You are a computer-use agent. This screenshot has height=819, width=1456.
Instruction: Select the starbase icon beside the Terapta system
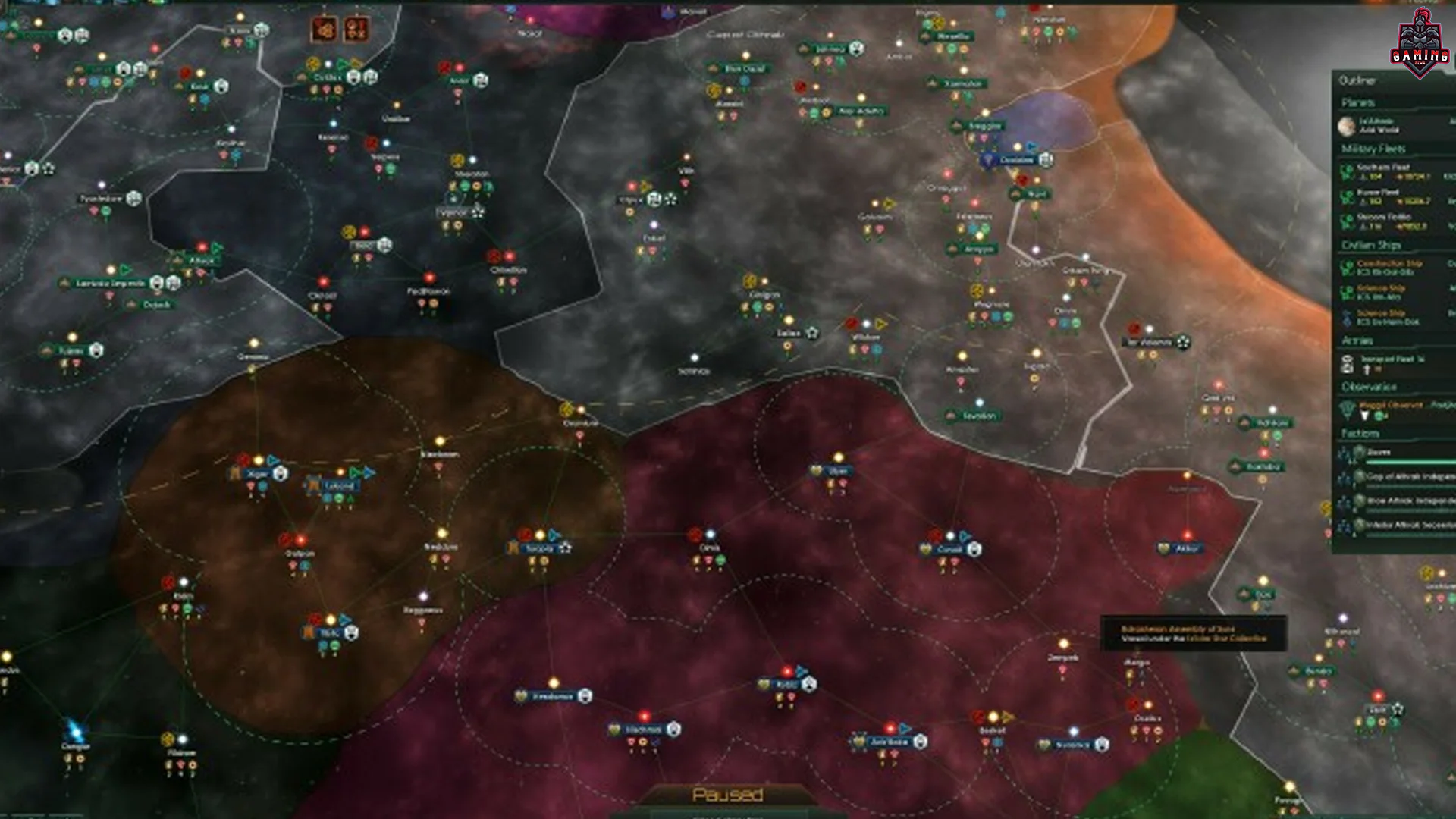click(x=513, y=548)
